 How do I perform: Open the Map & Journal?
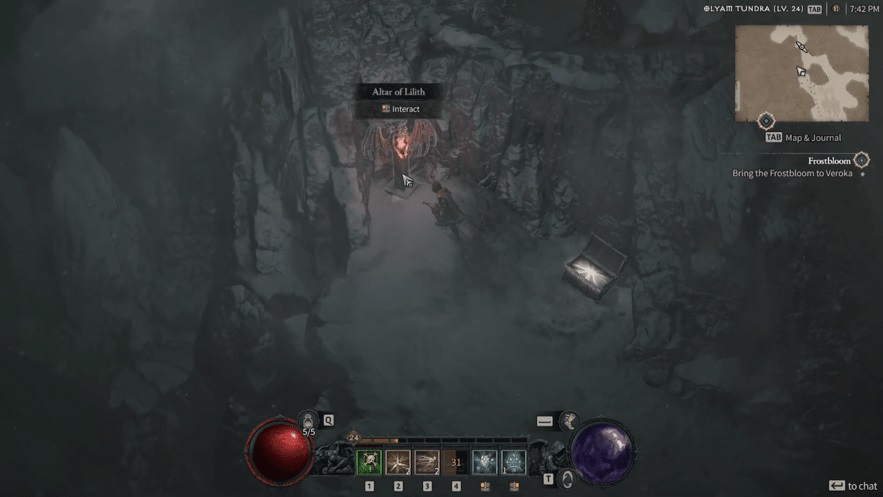pyautogui.click(x=805, y=138)
